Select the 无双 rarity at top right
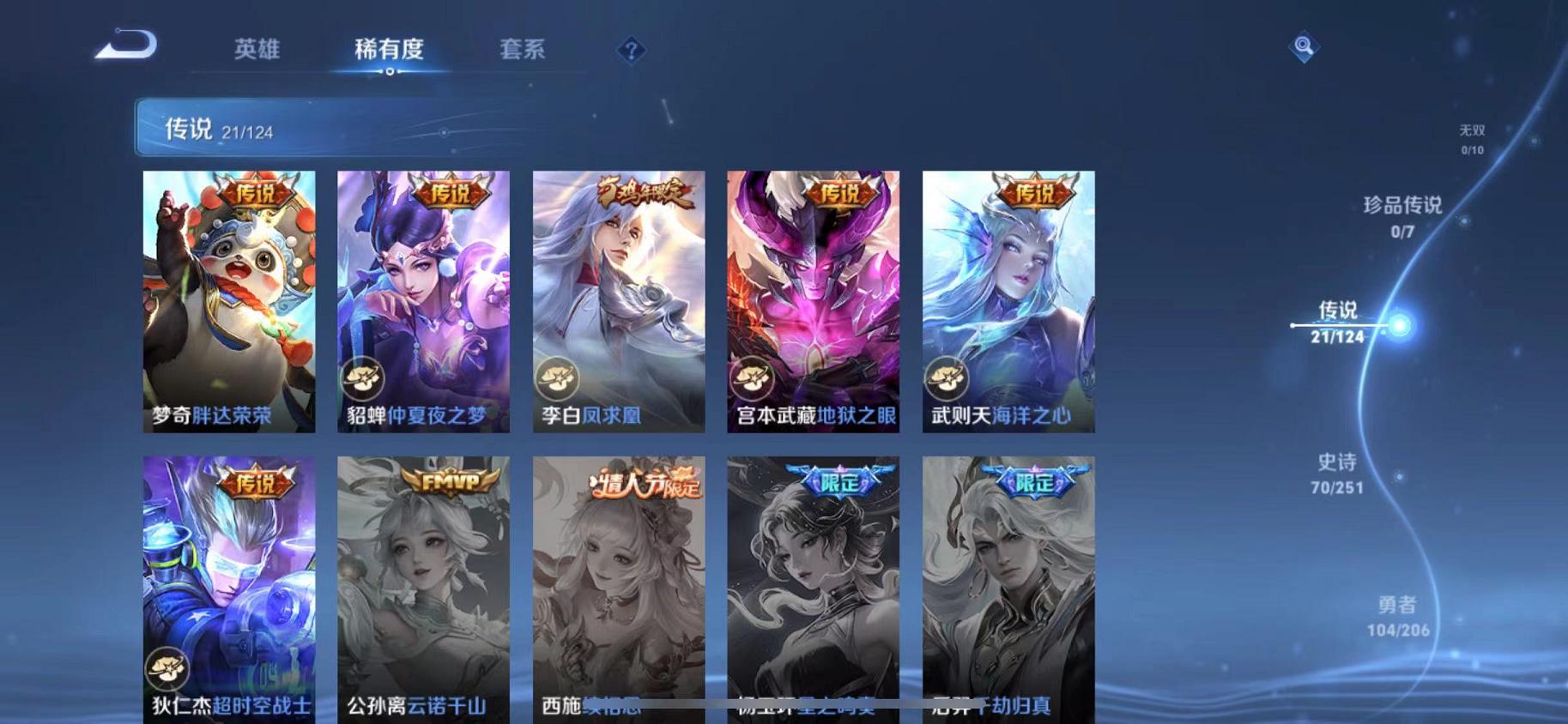This screenshot has width=1568, height=724. click(1470, 137)
